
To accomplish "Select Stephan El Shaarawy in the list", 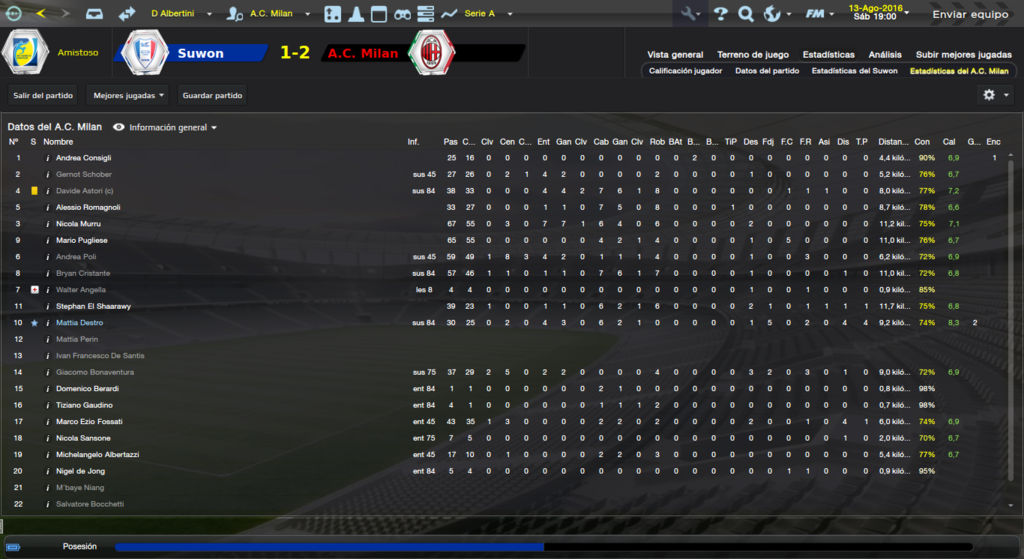I will click(x=94, y=306).
